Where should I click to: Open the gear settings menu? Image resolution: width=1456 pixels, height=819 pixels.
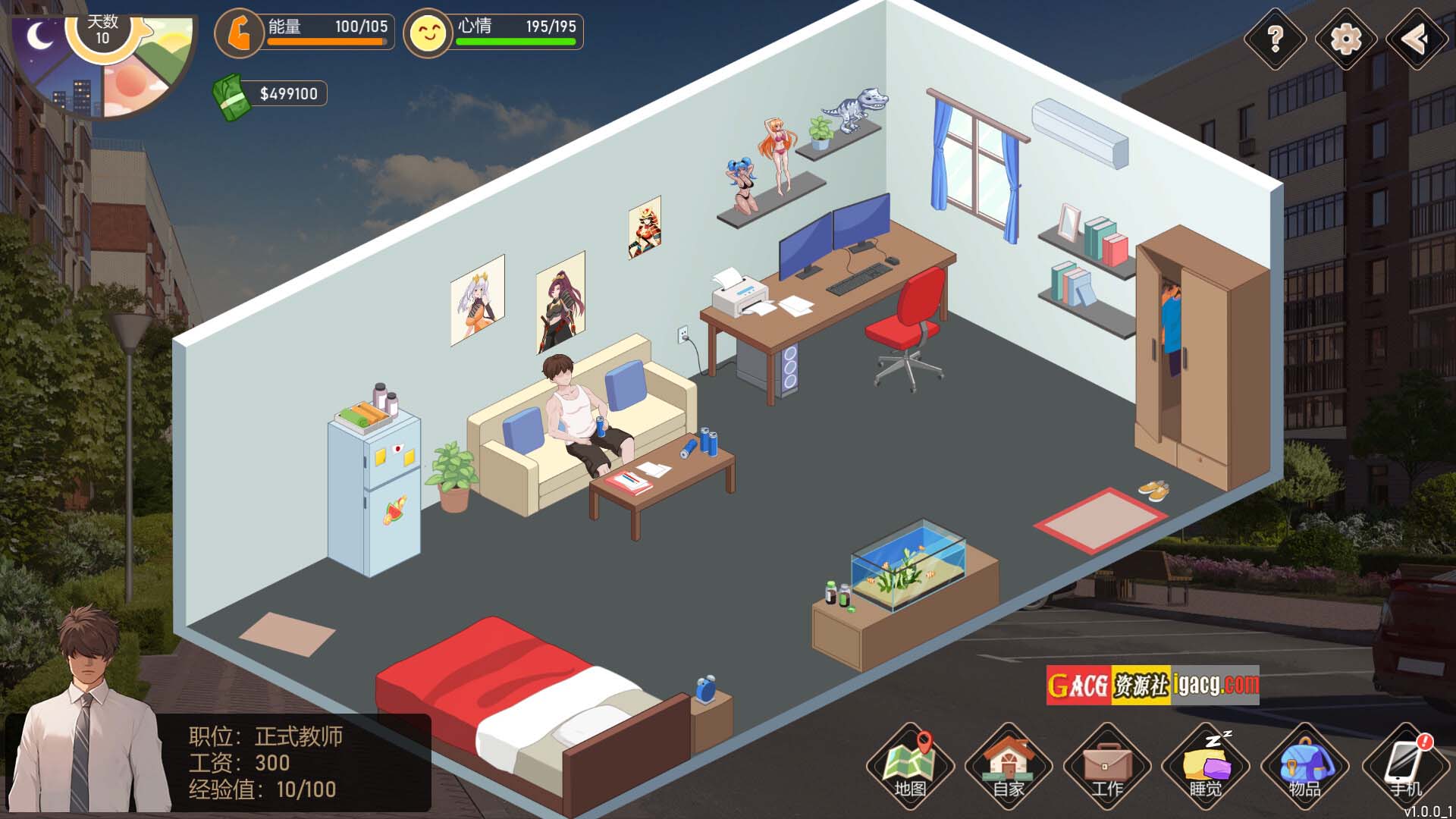1345,39
